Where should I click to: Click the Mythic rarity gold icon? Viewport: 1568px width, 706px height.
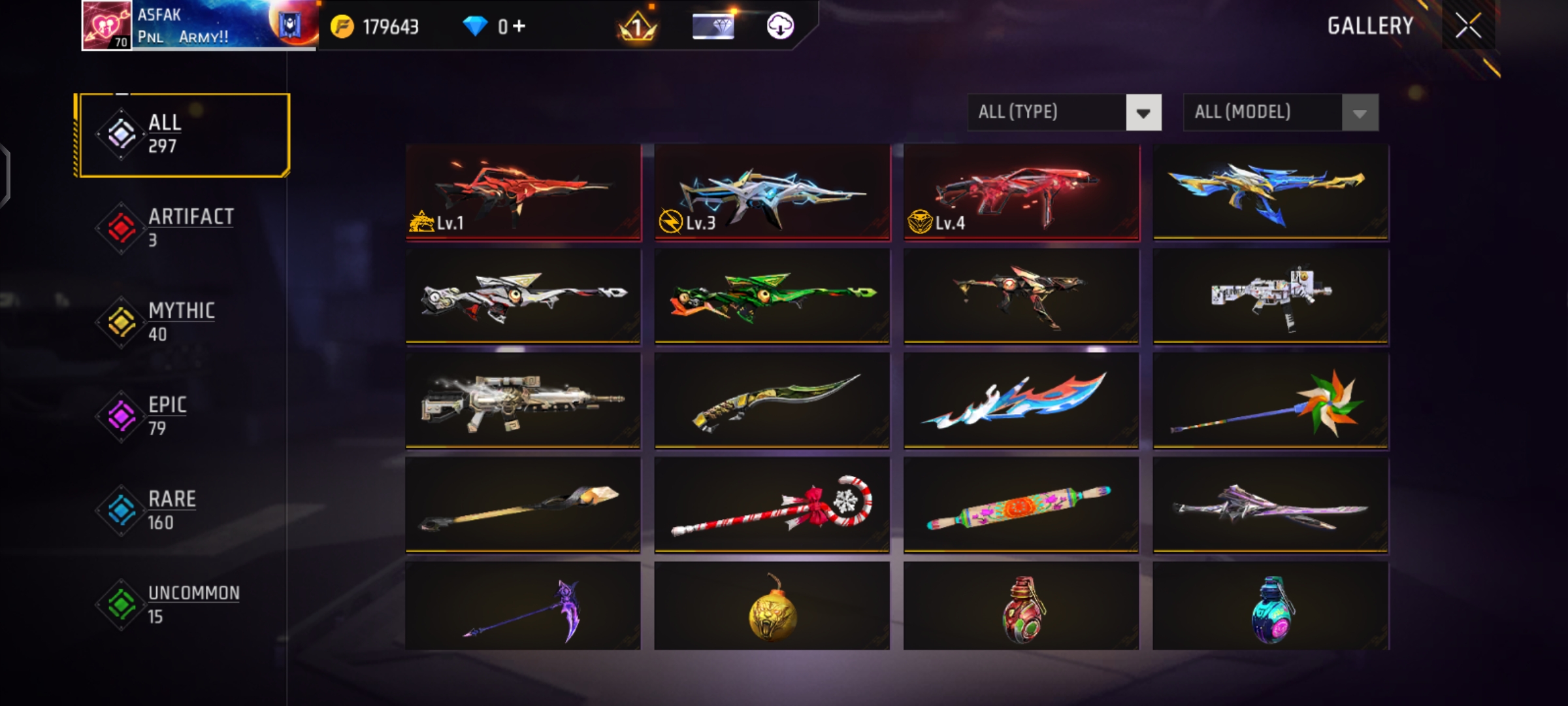120,320
